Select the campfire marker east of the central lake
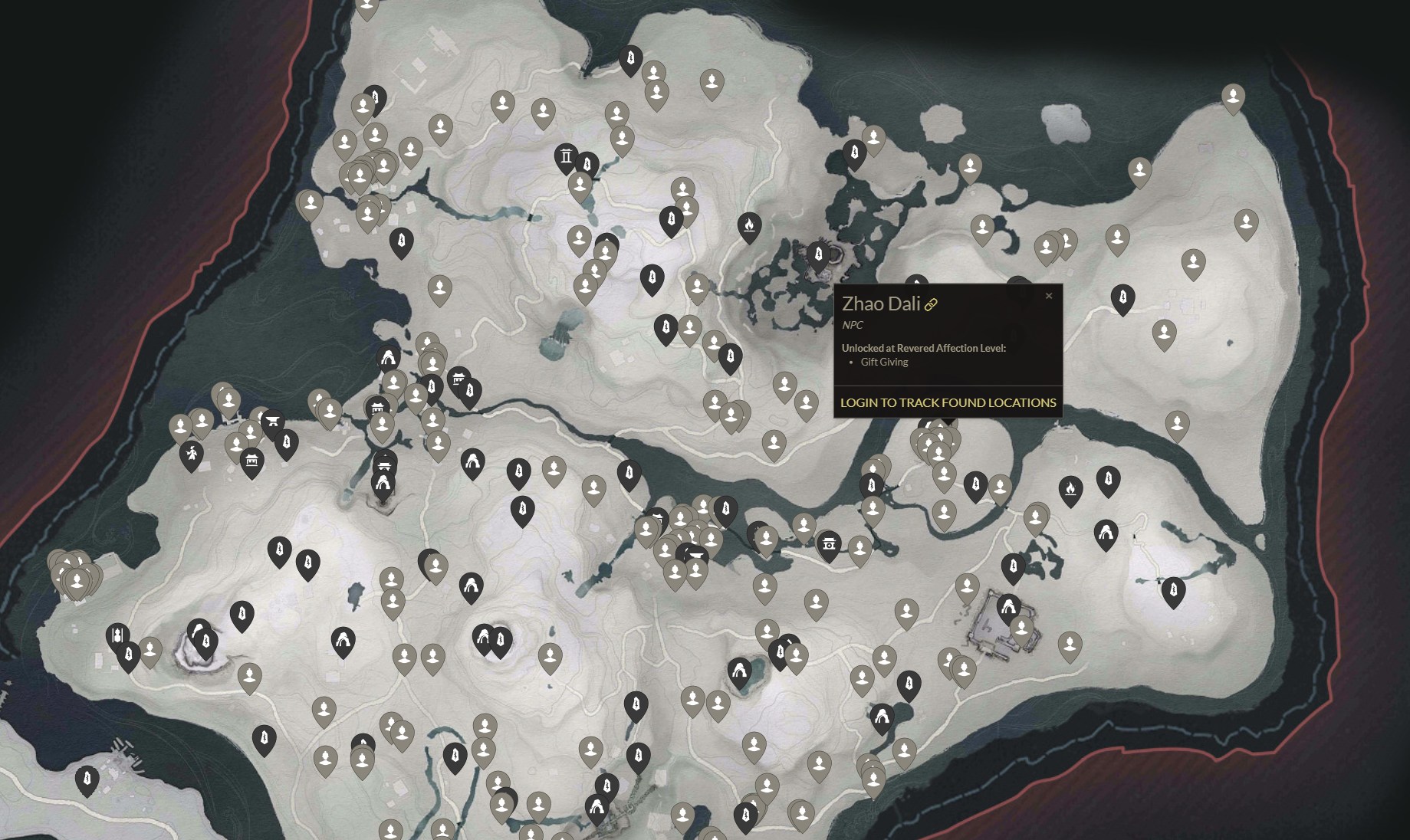 (x=749, y=224)
